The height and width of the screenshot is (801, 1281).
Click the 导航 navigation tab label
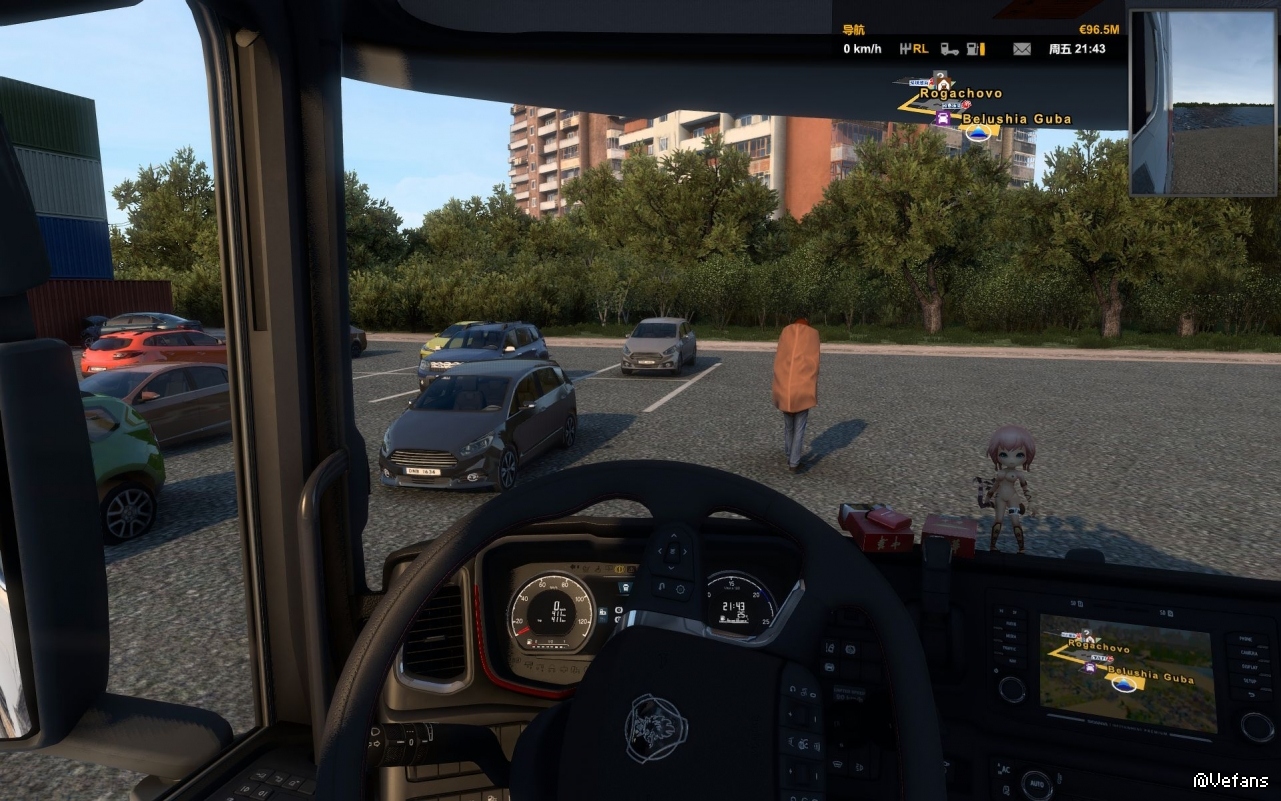coord(854,30)
